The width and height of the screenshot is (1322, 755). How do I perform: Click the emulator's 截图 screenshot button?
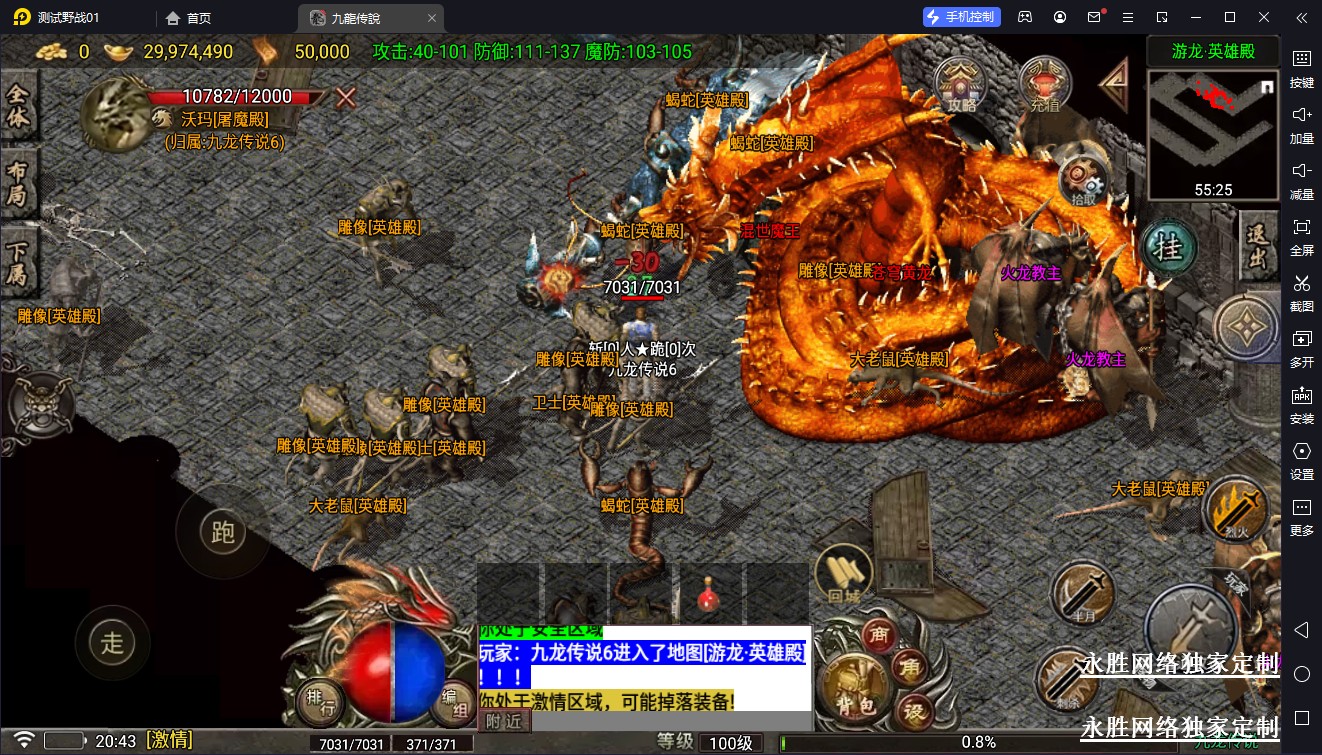(x=1301, y=292)
